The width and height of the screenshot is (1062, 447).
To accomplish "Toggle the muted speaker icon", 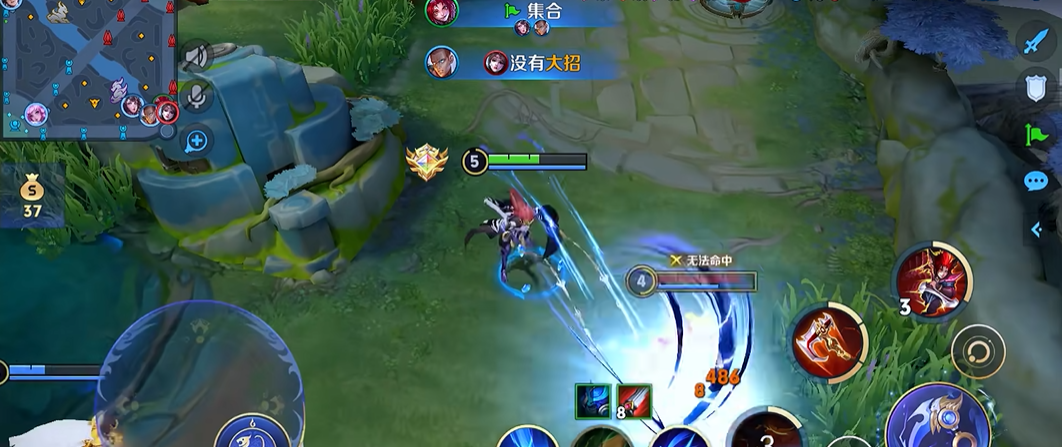I will pos(195,54).
